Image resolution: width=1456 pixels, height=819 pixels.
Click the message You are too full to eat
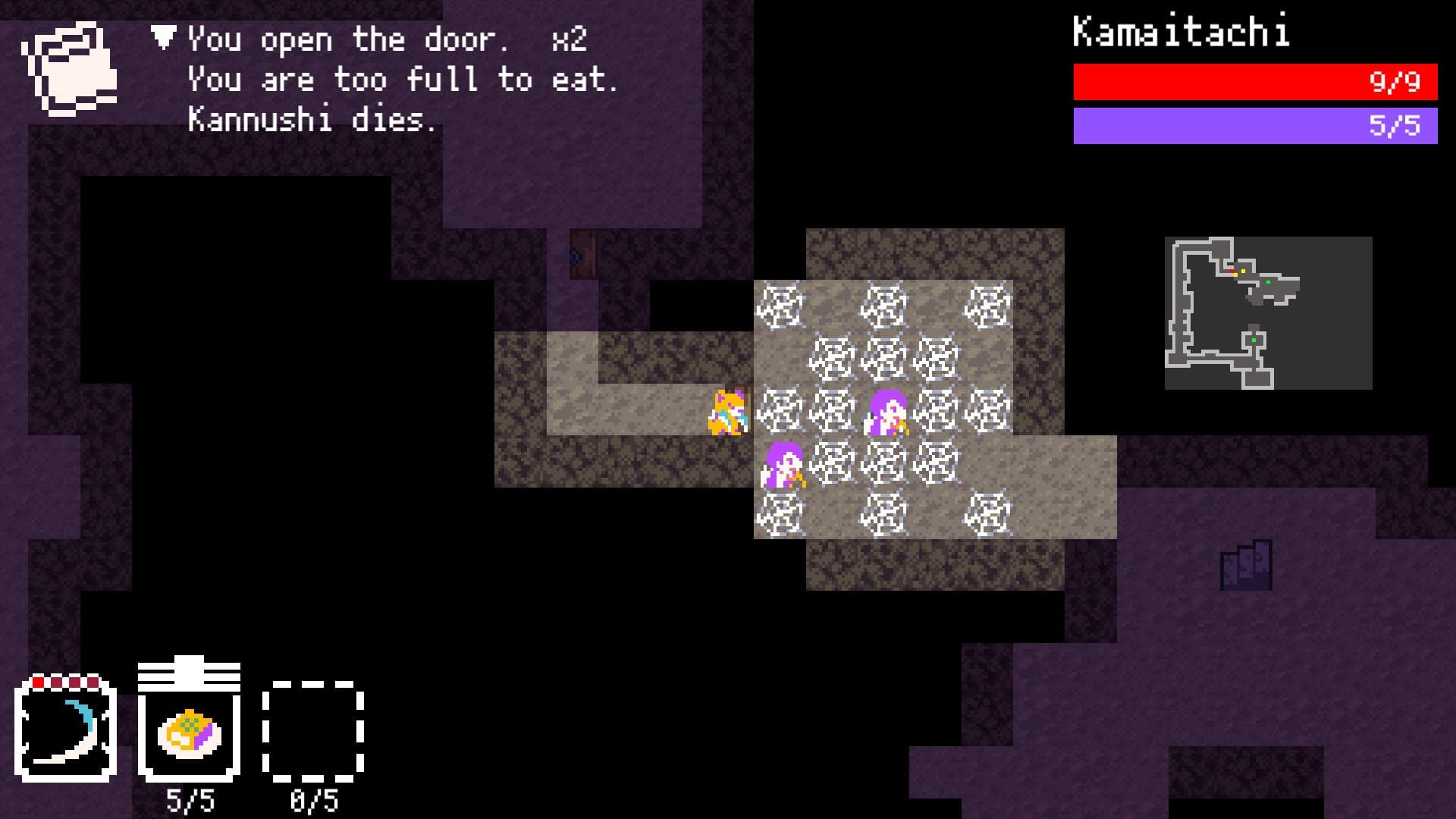(x=402, y=80)
